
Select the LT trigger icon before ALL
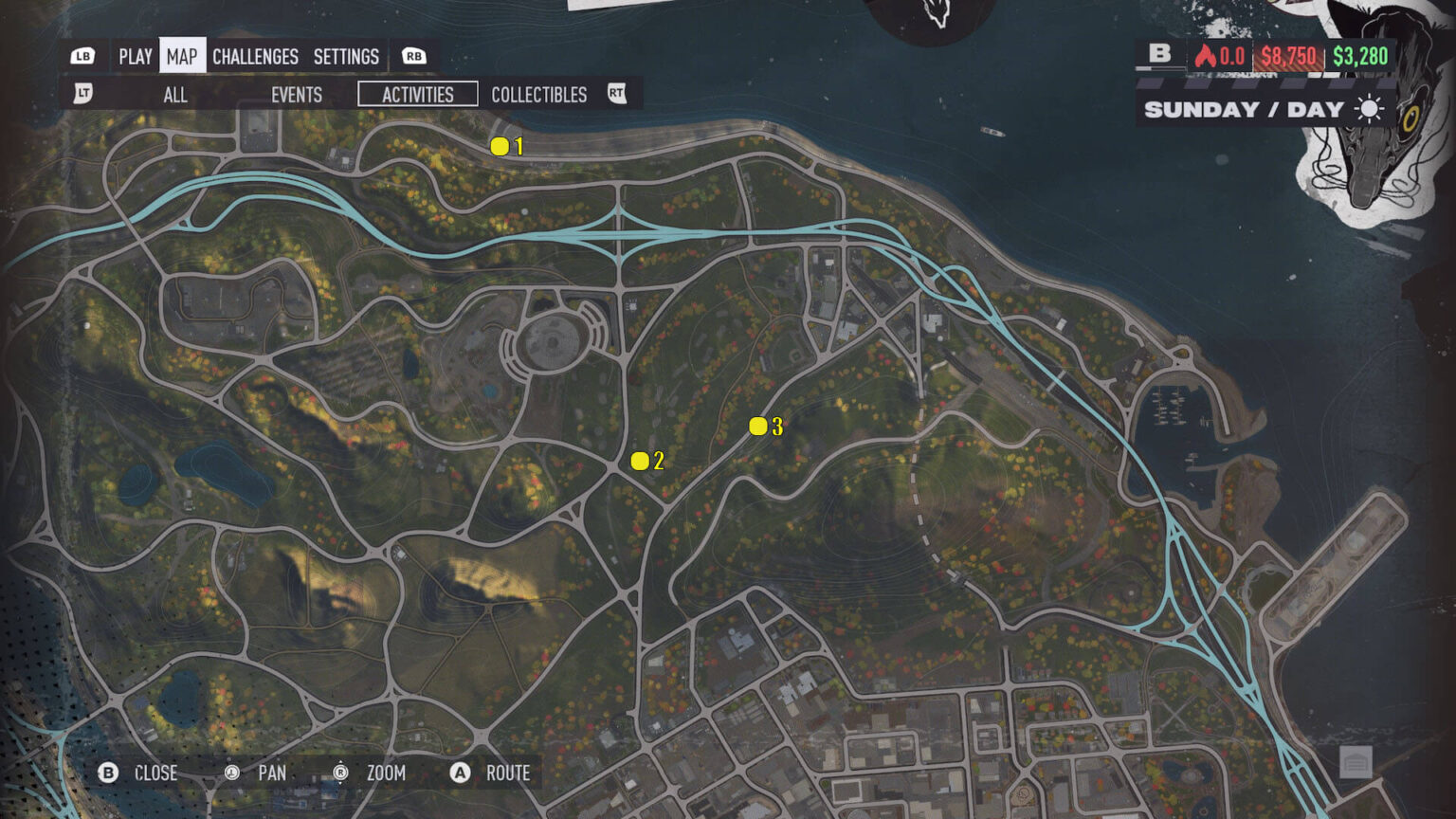[x=82, y=95]
